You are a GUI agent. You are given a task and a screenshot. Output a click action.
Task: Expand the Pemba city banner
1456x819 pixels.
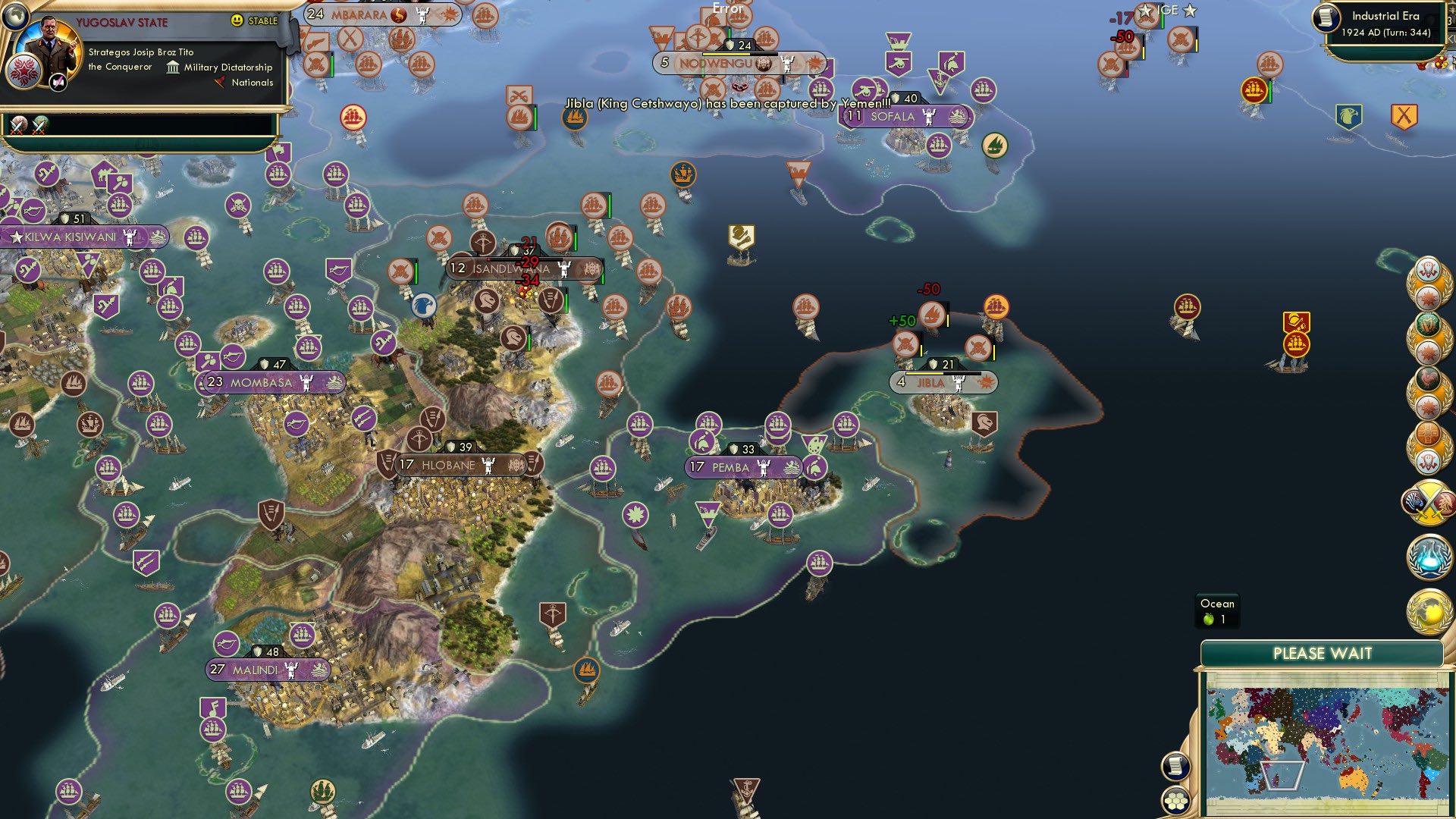tap(741, 466)
